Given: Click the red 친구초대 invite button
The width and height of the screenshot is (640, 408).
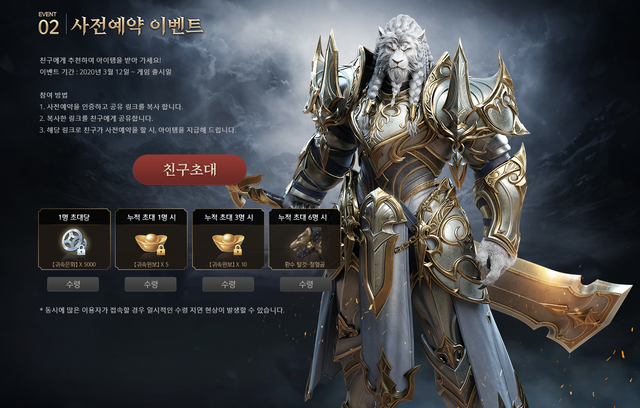Looking at the screenshot, I should coord(189,169).
